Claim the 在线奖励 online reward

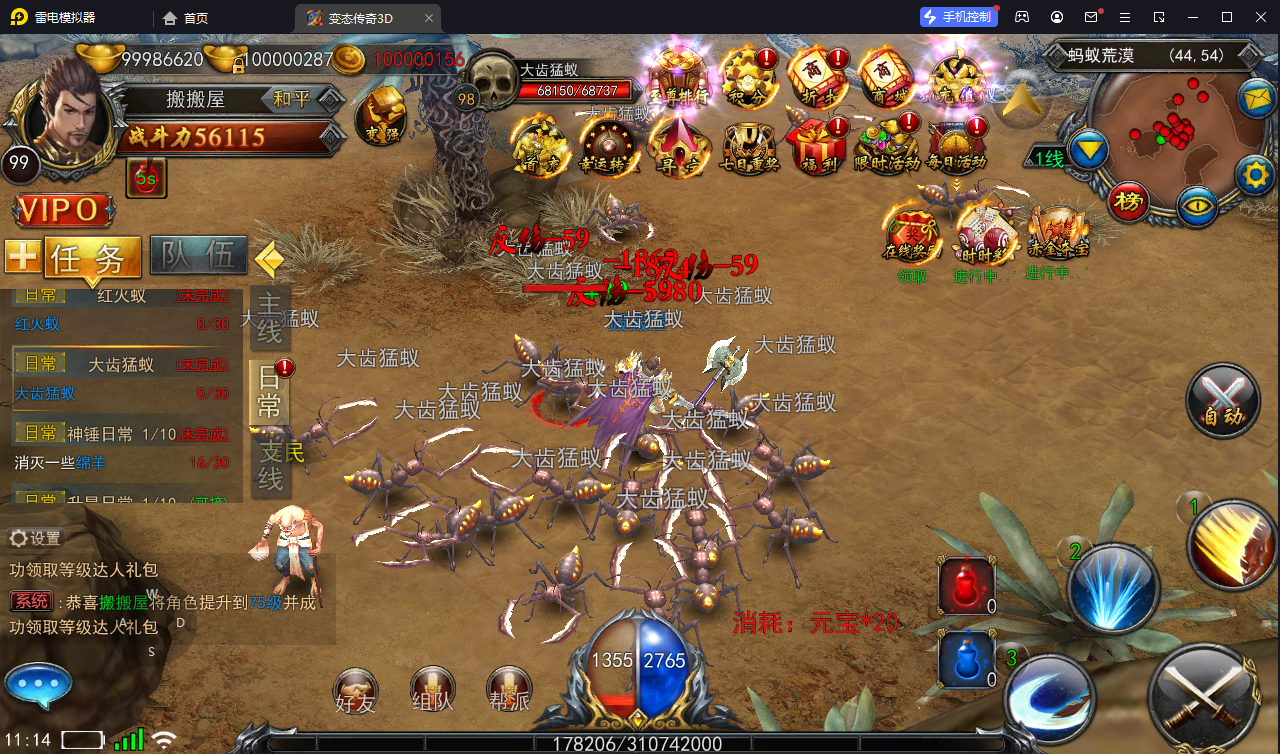(x=911, y=238)
